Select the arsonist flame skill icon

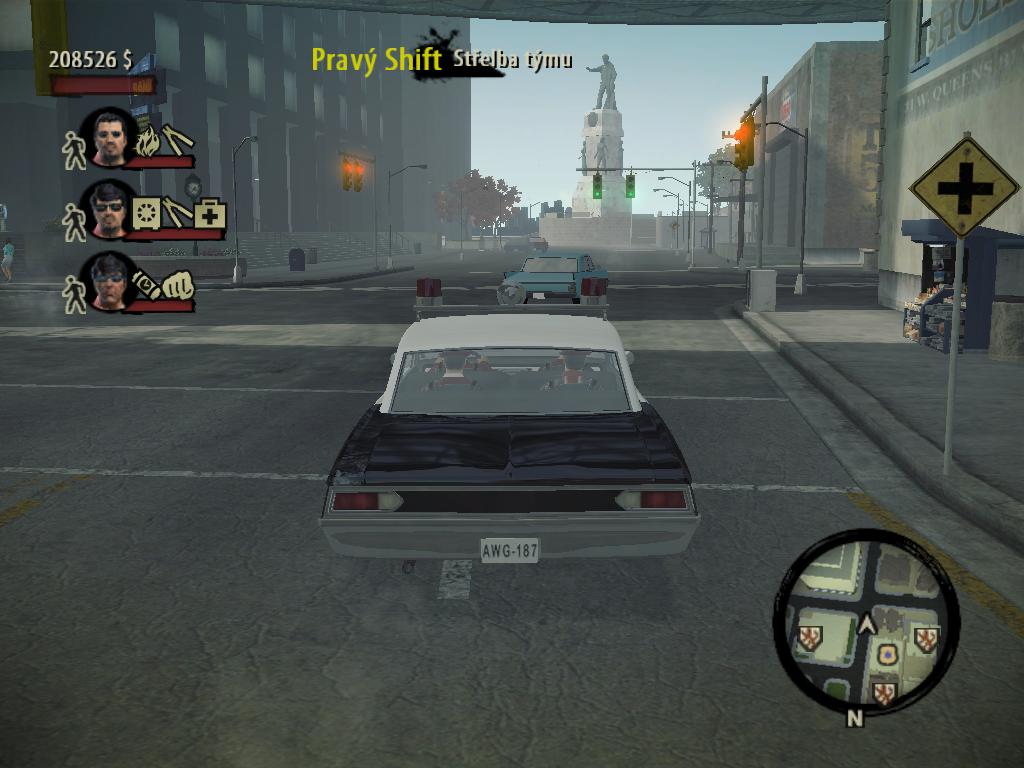tap(148, 141)
